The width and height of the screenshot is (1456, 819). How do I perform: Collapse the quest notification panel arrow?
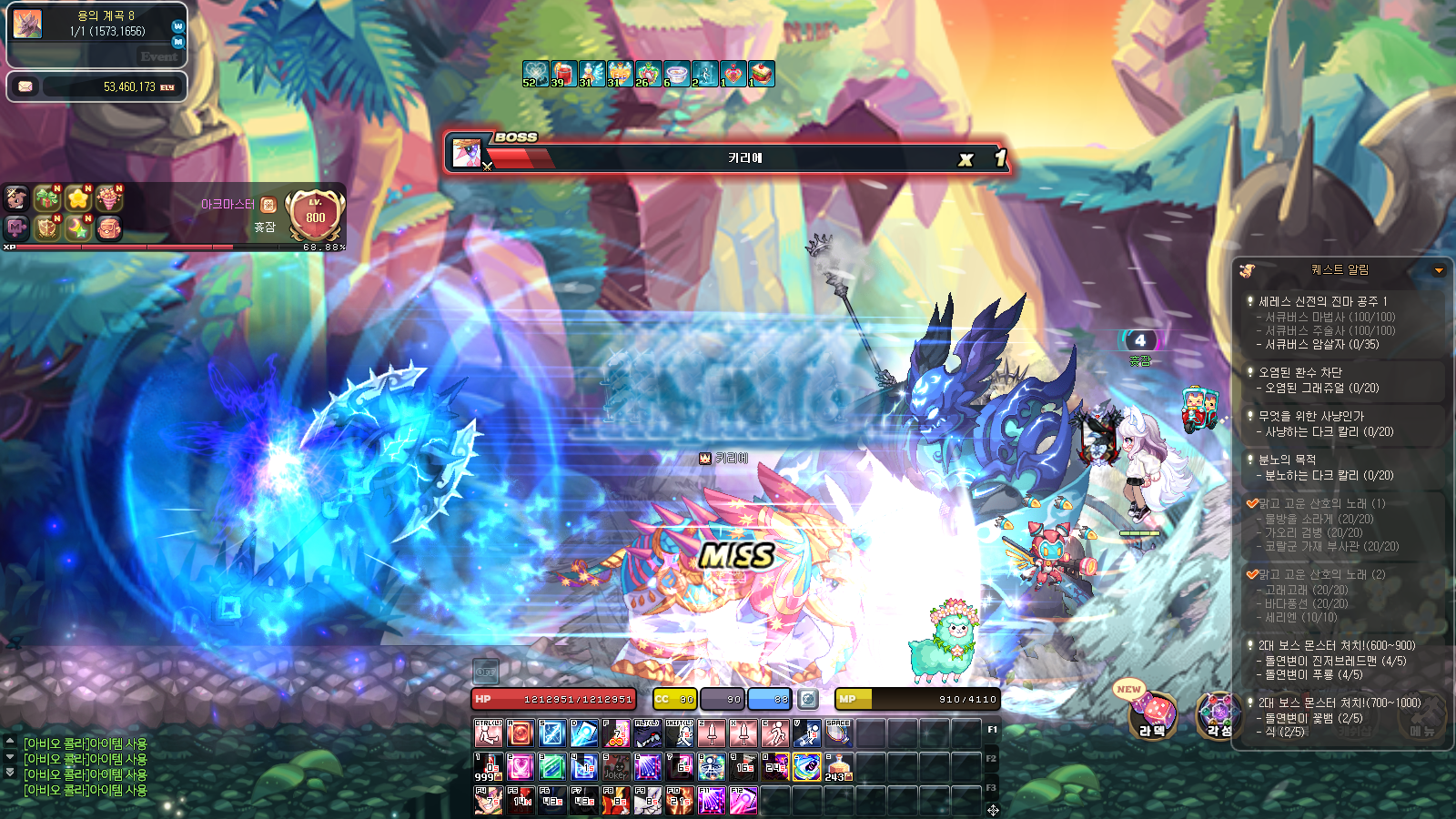[x=1439, y=270]
